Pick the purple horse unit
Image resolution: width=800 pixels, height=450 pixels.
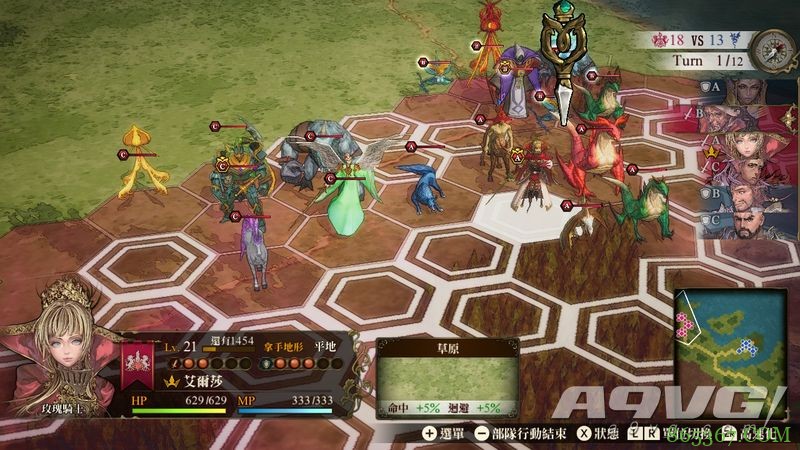click(x=253, y=250)
